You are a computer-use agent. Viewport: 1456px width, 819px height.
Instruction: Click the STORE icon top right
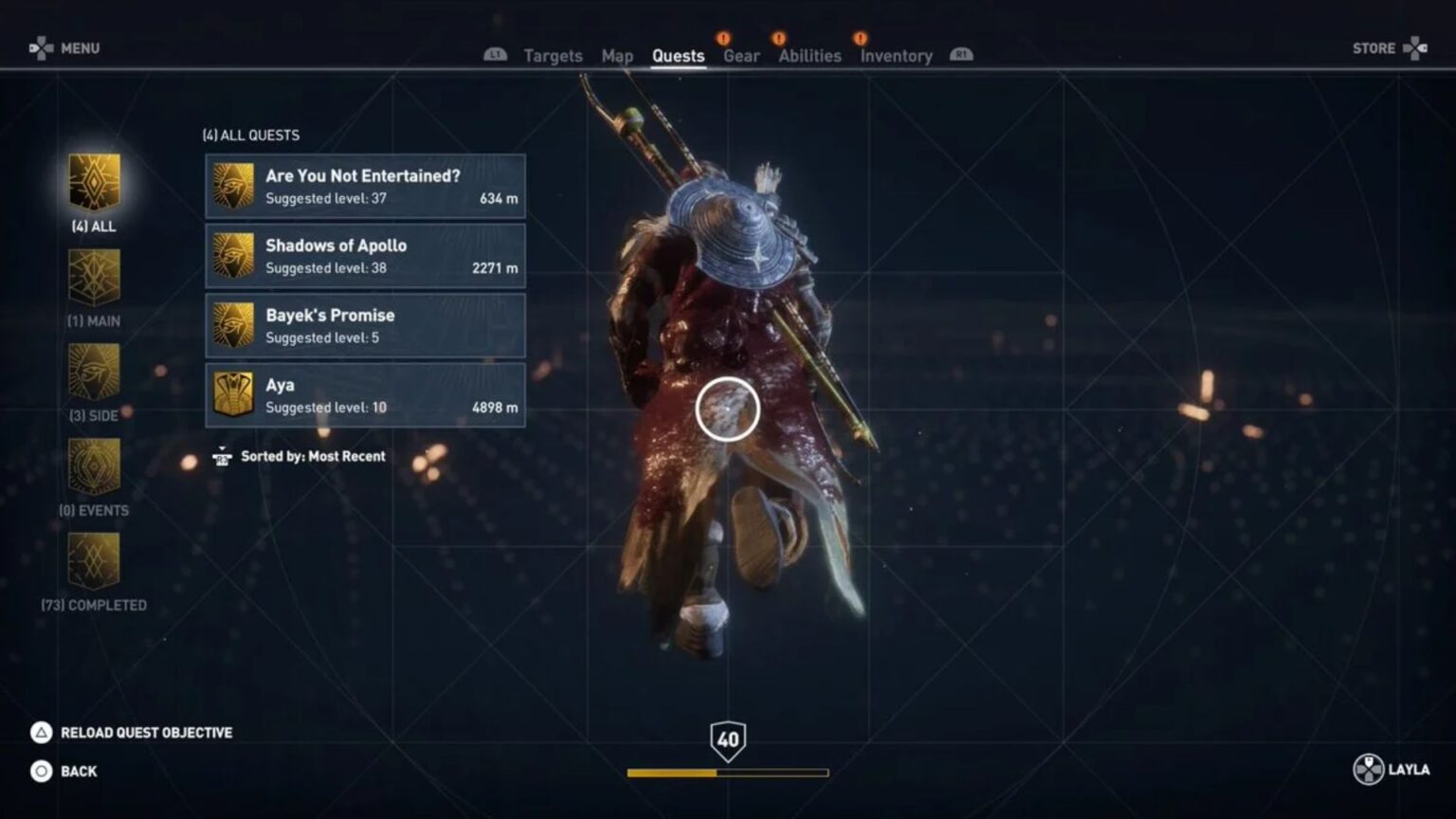[1416, 46]
